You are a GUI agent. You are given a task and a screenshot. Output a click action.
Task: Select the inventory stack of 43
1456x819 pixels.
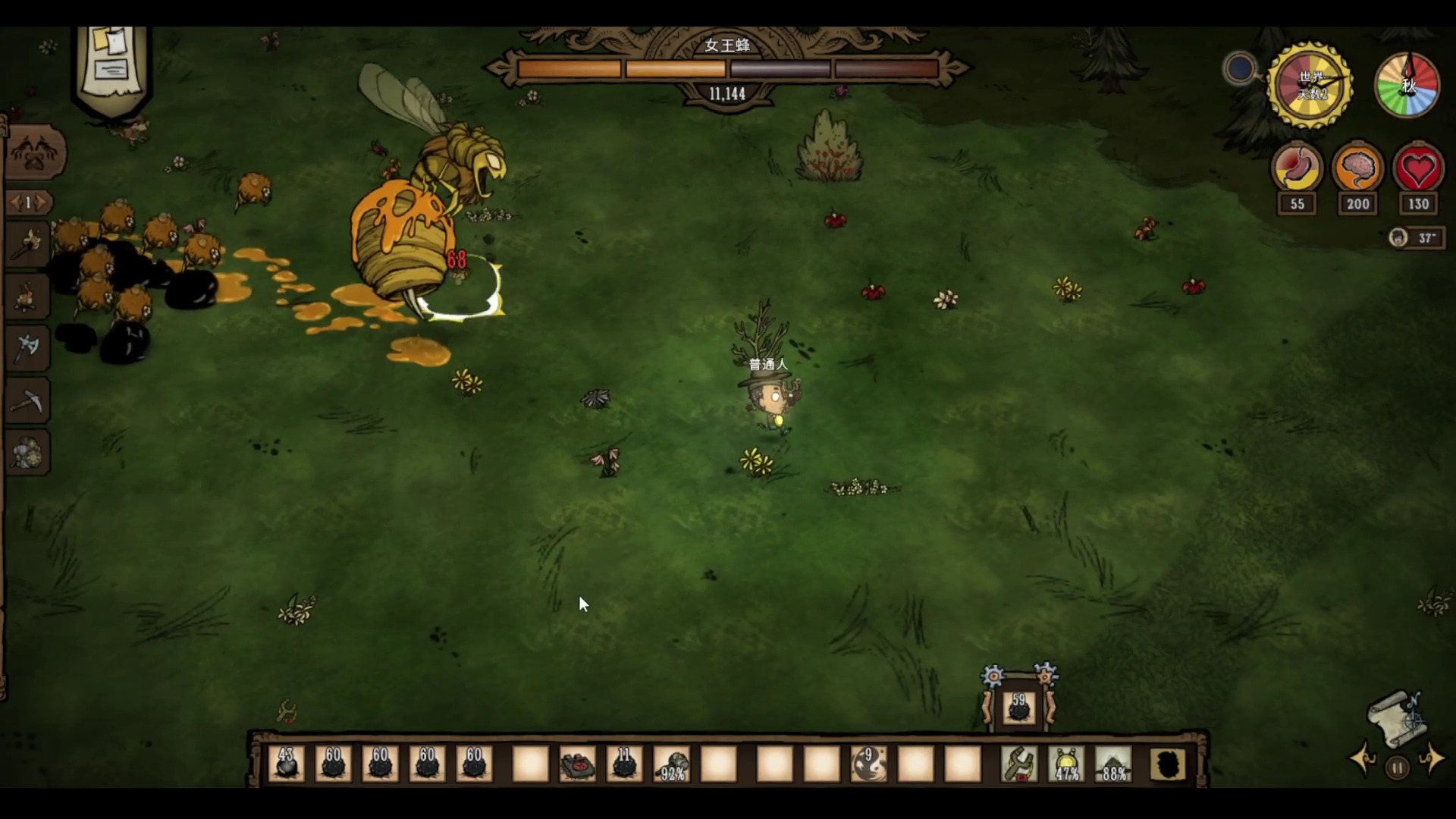click(x=286, y=764)
